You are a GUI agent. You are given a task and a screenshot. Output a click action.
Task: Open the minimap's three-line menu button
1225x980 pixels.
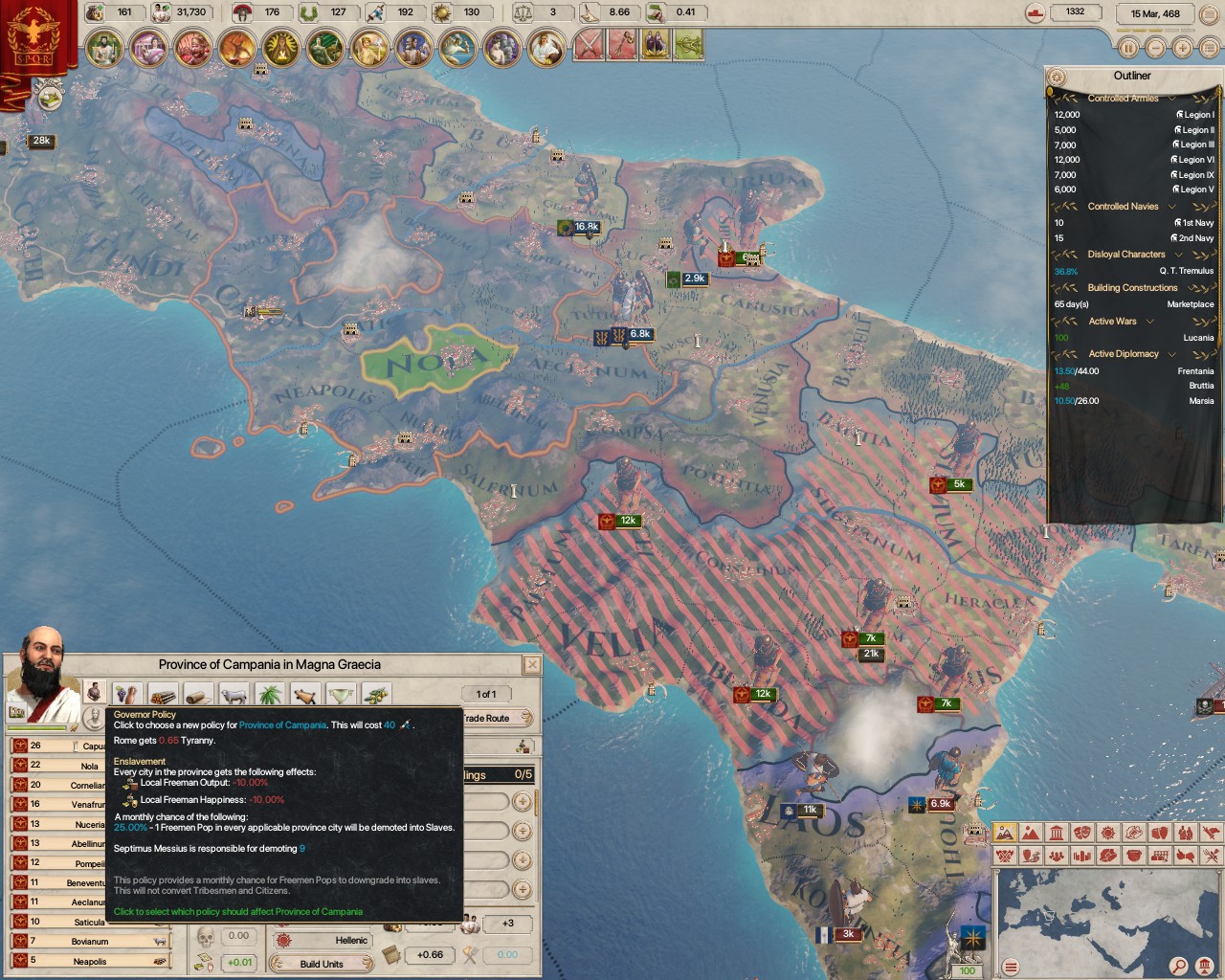tap(1011, 967)
